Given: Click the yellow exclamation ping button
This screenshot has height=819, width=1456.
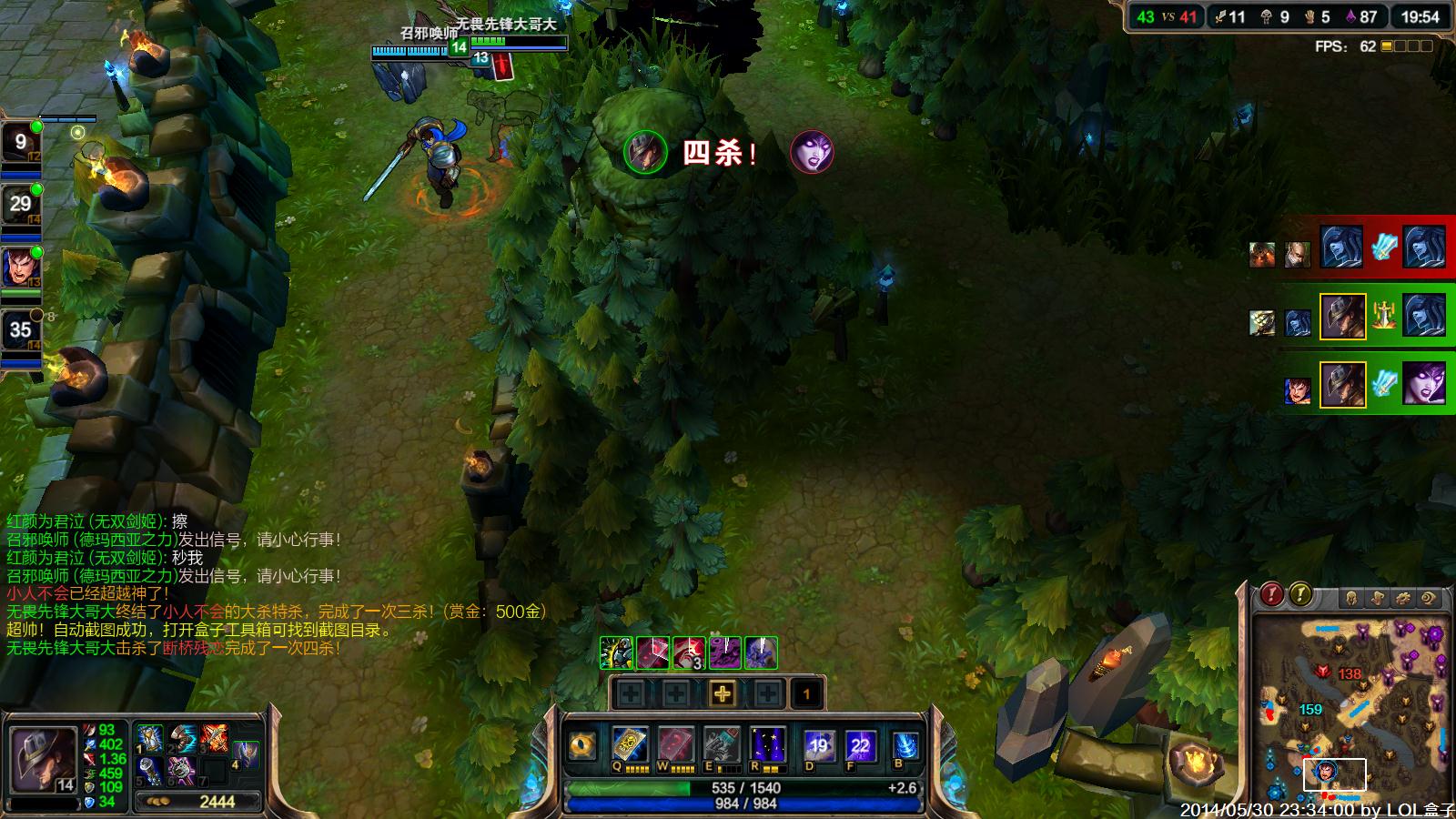Looking at the screenshot, I should (x=1300, y=594).
